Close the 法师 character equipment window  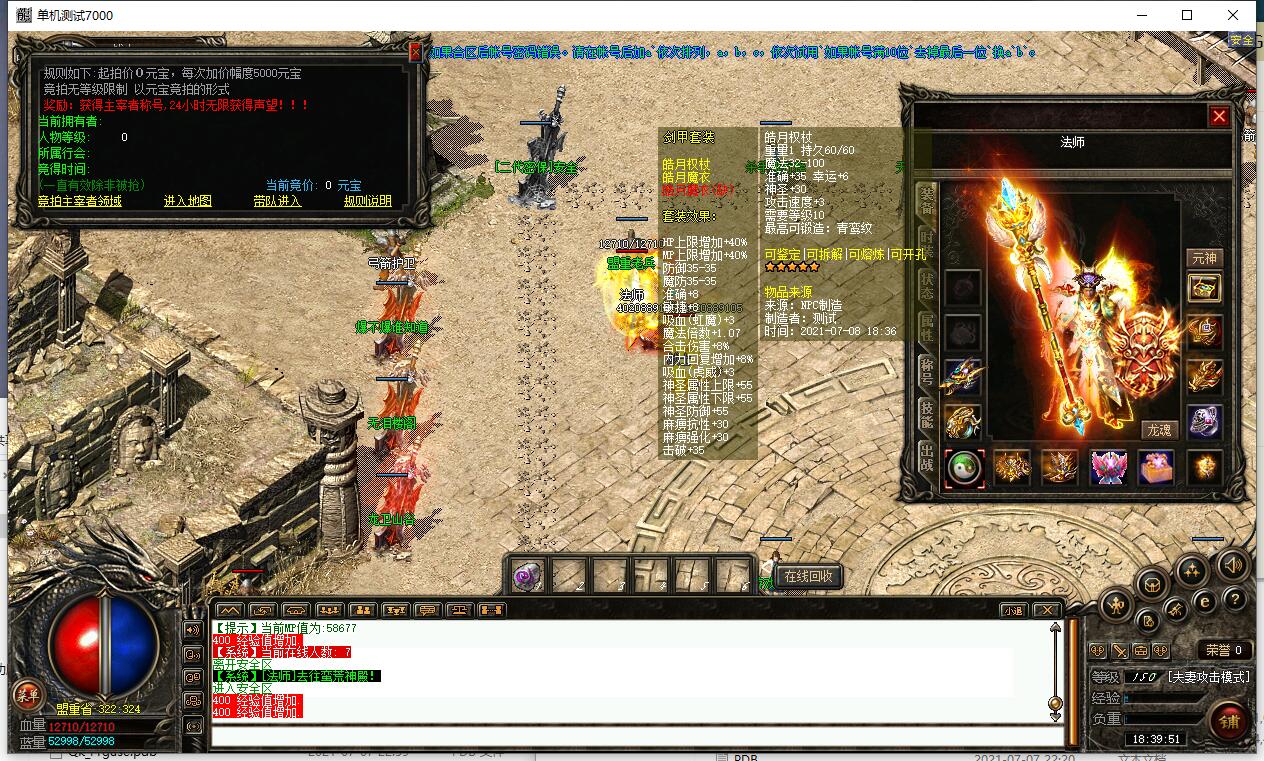pos(1219,116)
